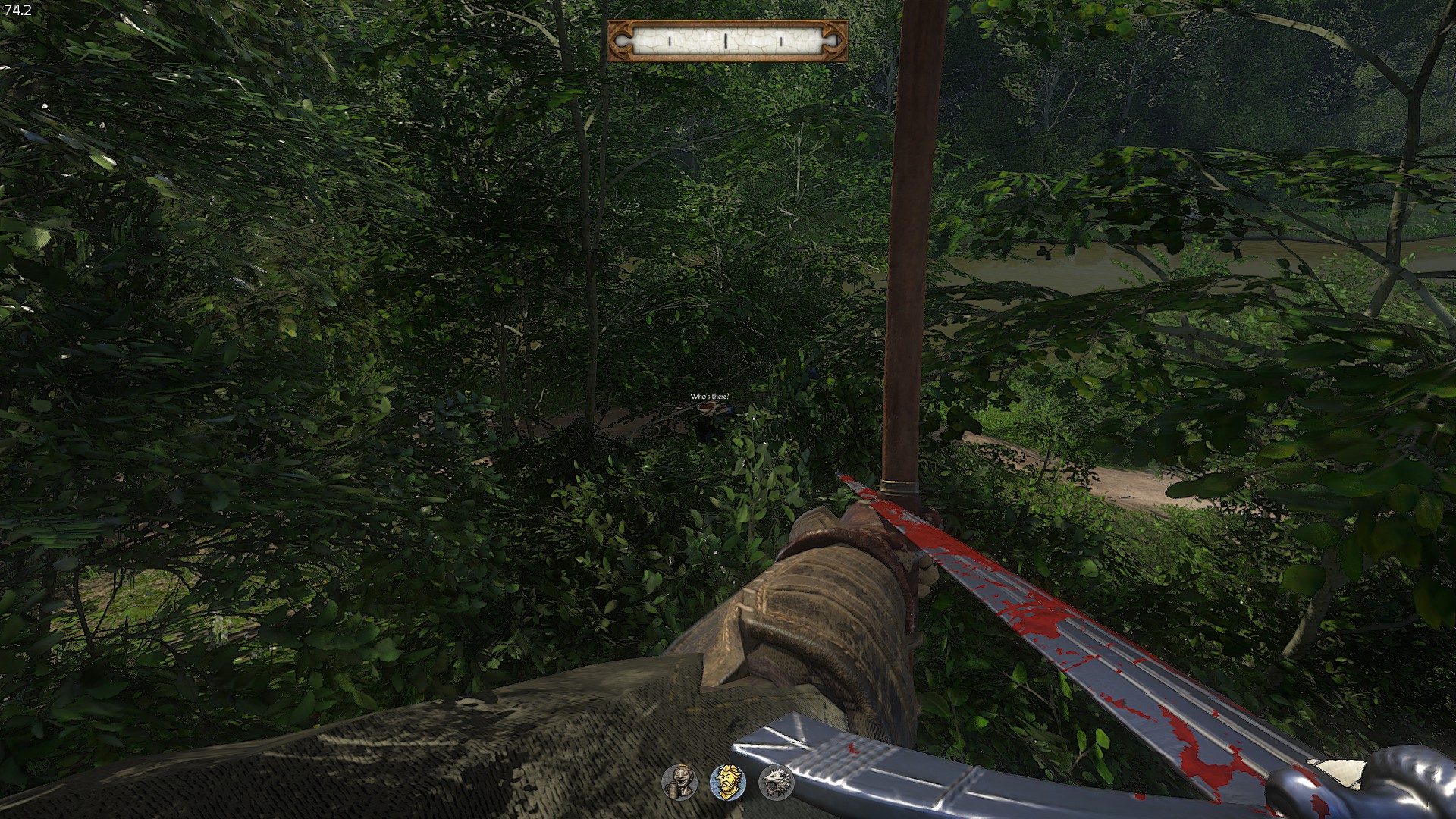This screenshot has height=819, width=1456.
Task: Click the left ornate end of the compass
Action: [x=620, y=42]
